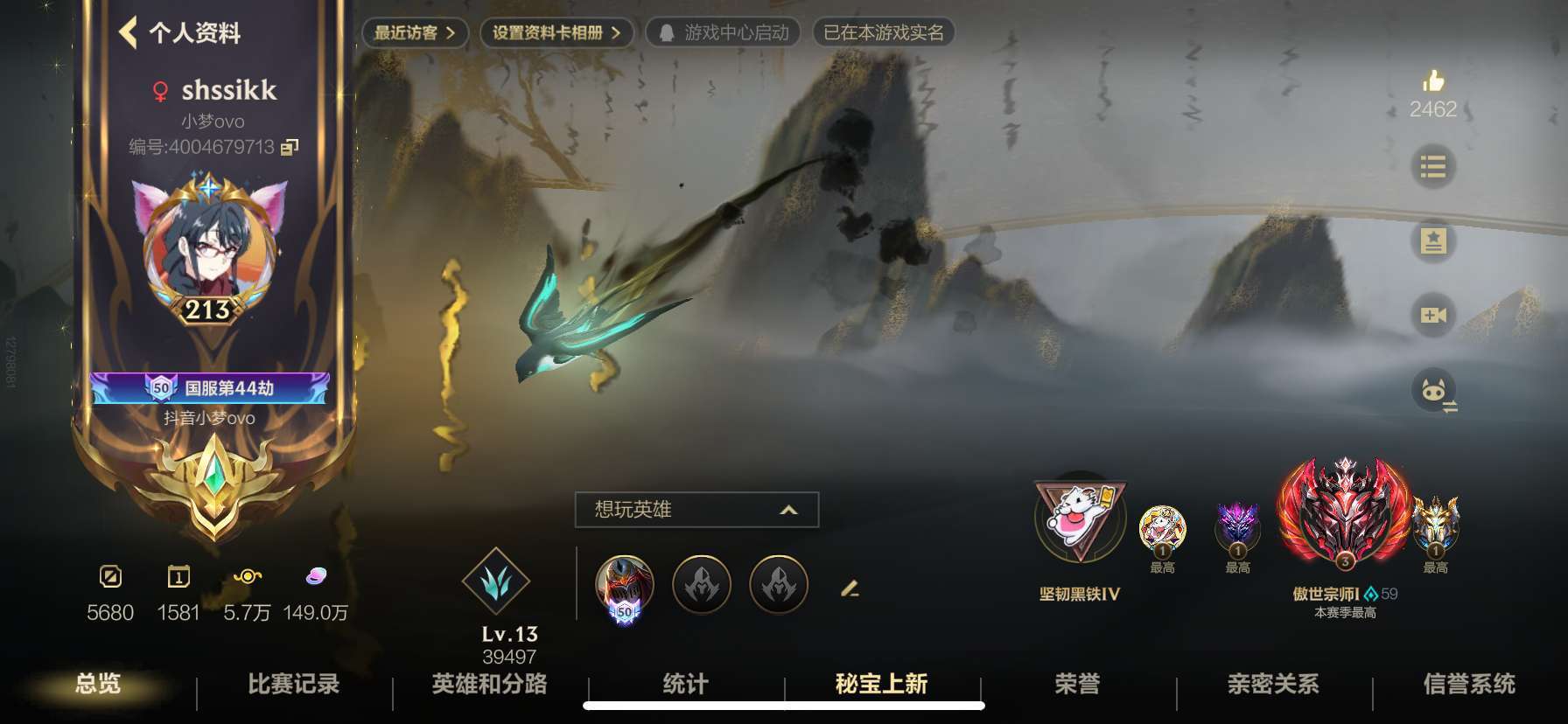This screenshot has height=724, width=1568.
Task: Open the profile card star icon
Action: coord(1432,241)
